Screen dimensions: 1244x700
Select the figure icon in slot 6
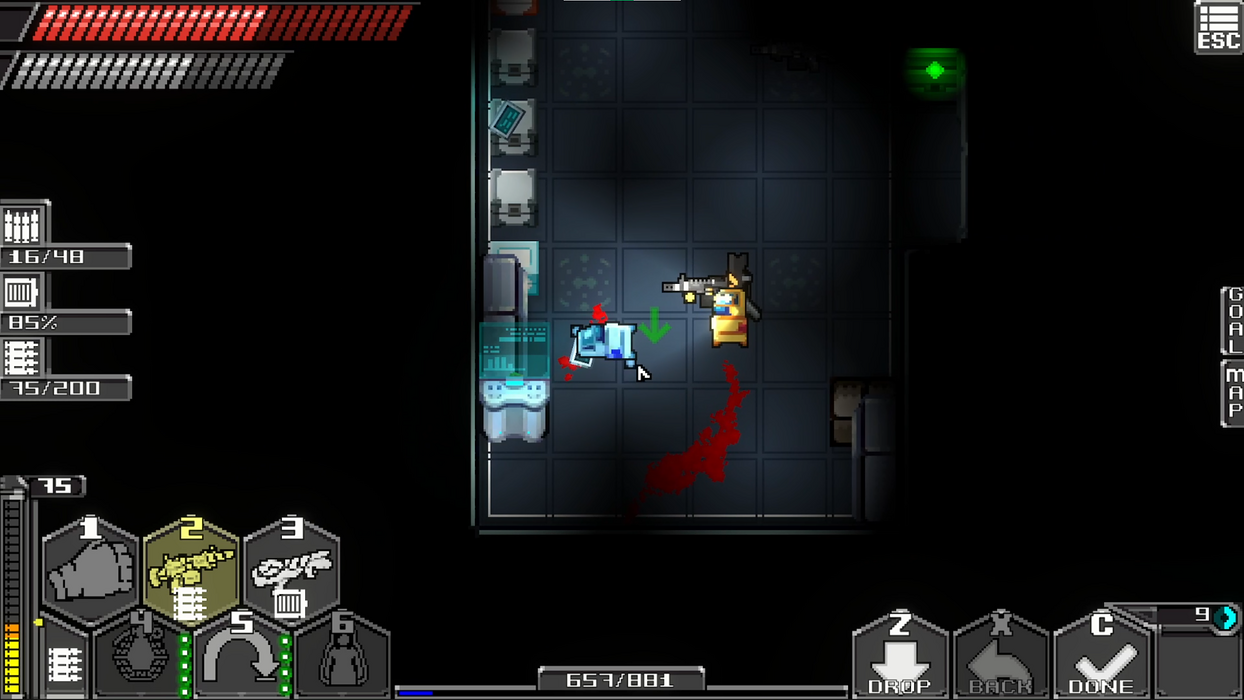pyautogui.click(x=342, y=656)
